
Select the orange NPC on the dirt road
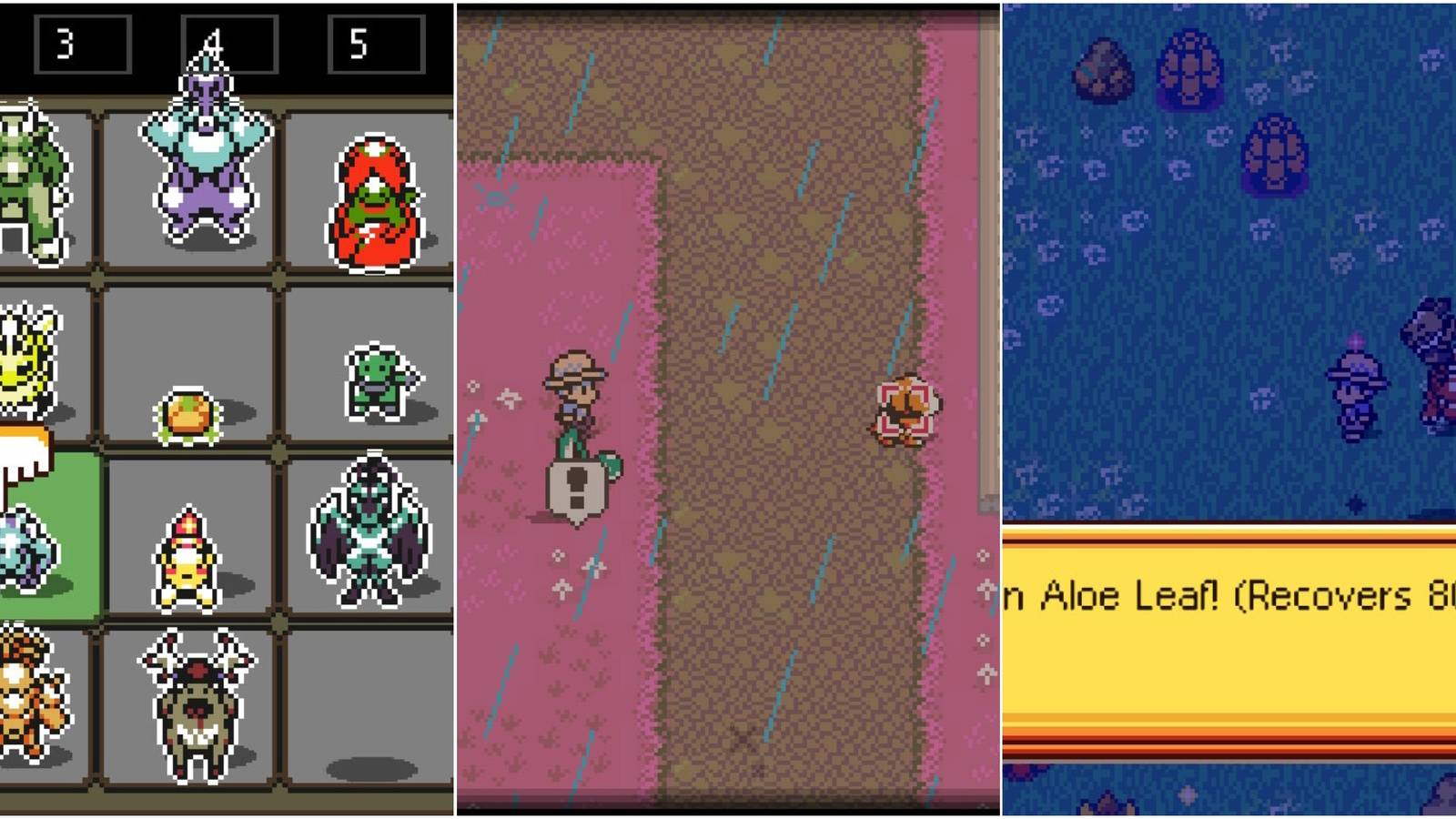(x=905, y=409)
